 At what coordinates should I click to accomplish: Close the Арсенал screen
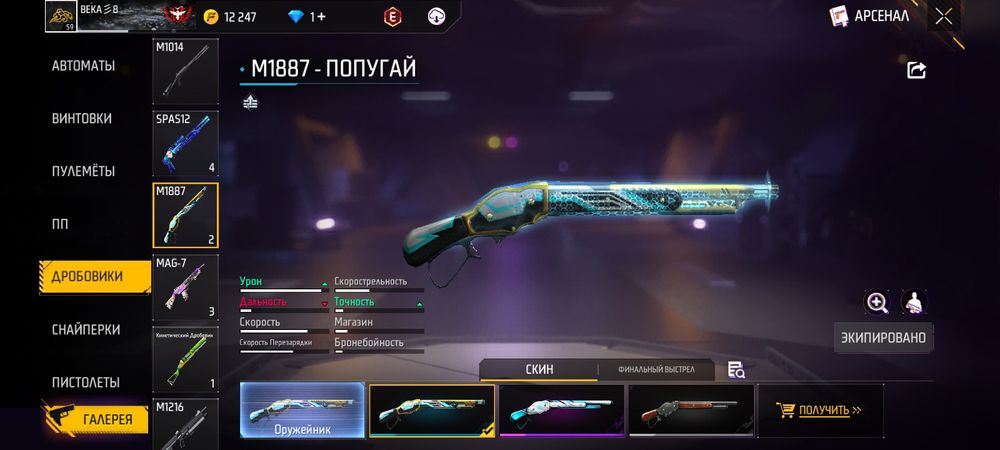click(944, 16)
